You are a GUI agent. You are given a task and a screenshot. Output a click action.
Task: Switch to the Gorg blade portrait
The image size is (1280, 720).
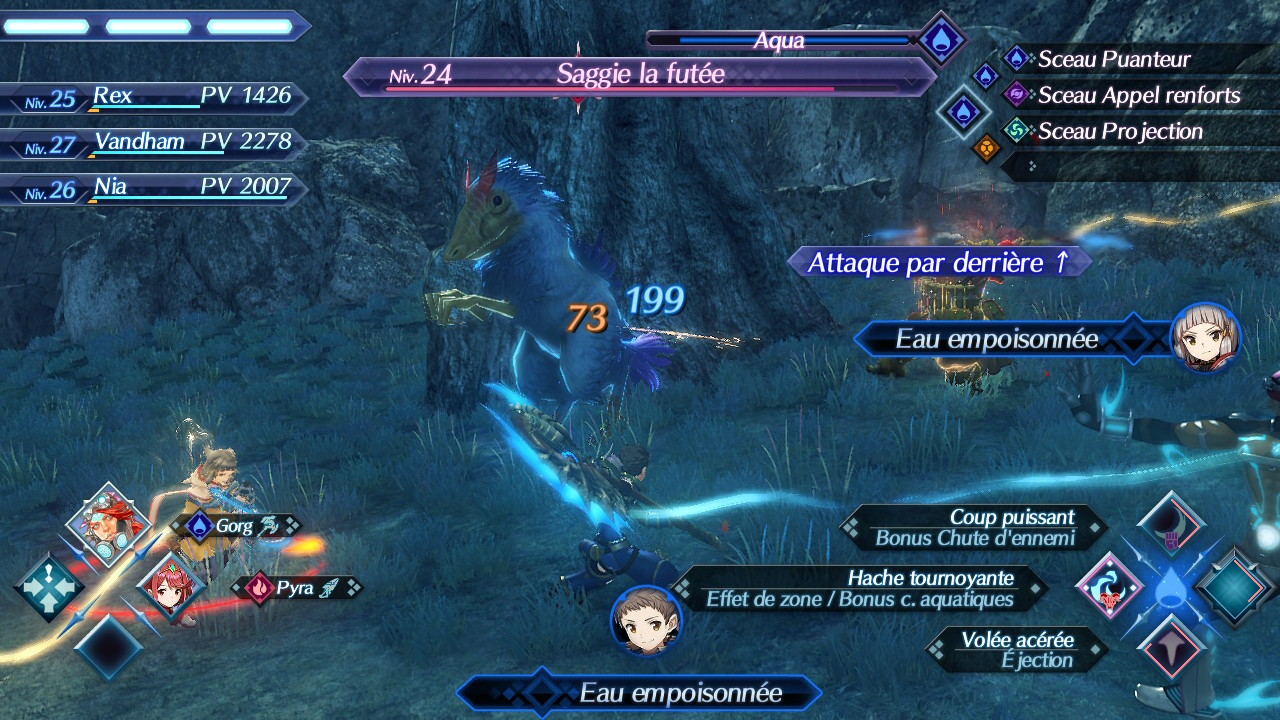pyautogui.click(x=107, y=525)
